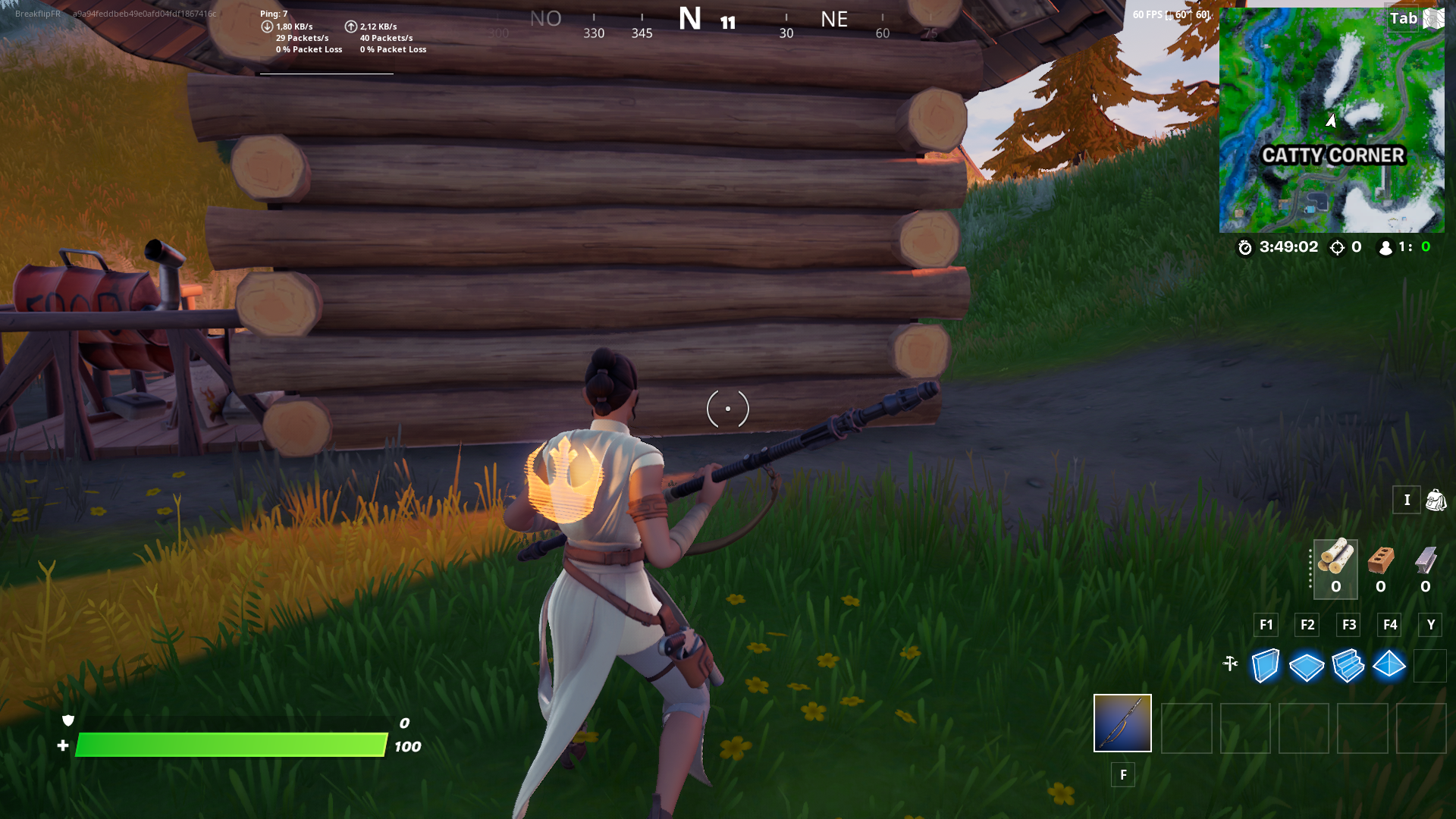Viewport: 1456px width, 819px height.
Task: Select the stairs building piece
Action: 1348,667
